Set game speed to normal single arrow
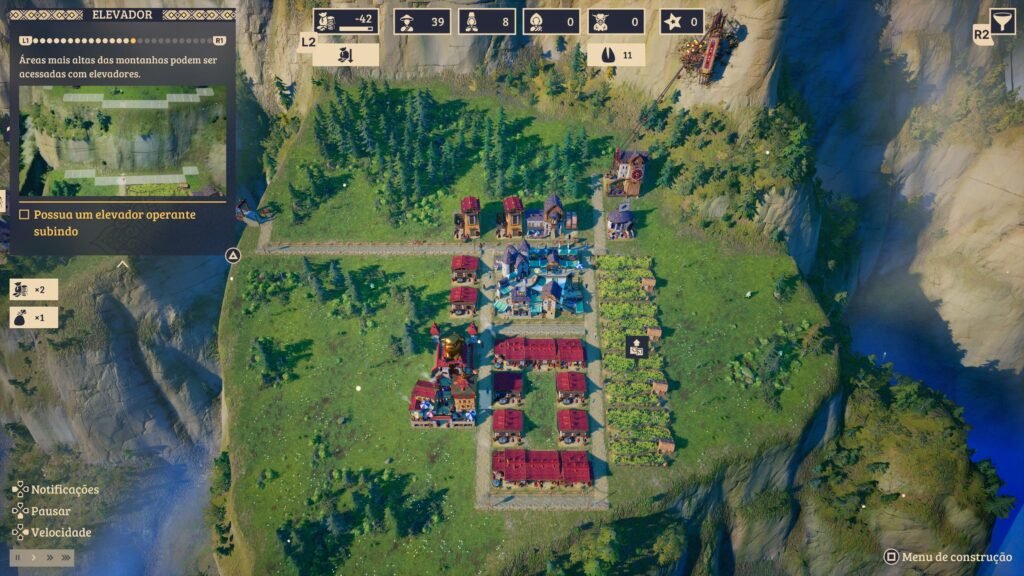This screenshot has height=576, width=1024. click(x=33, y=557)
